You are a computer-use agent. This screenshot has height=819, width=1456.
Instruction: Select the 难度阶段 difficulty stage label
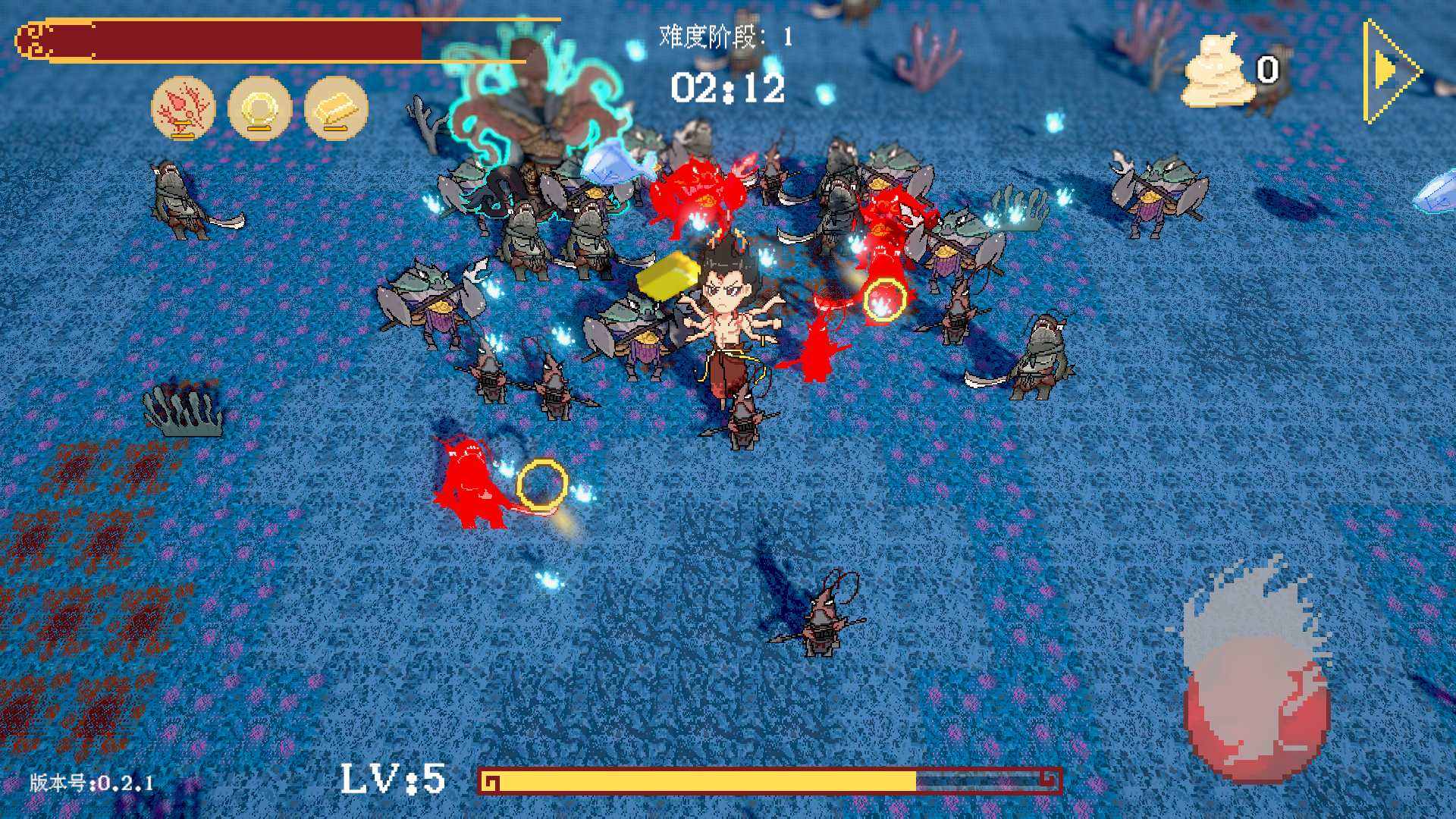pyautogui.click(x=724, y=34)
